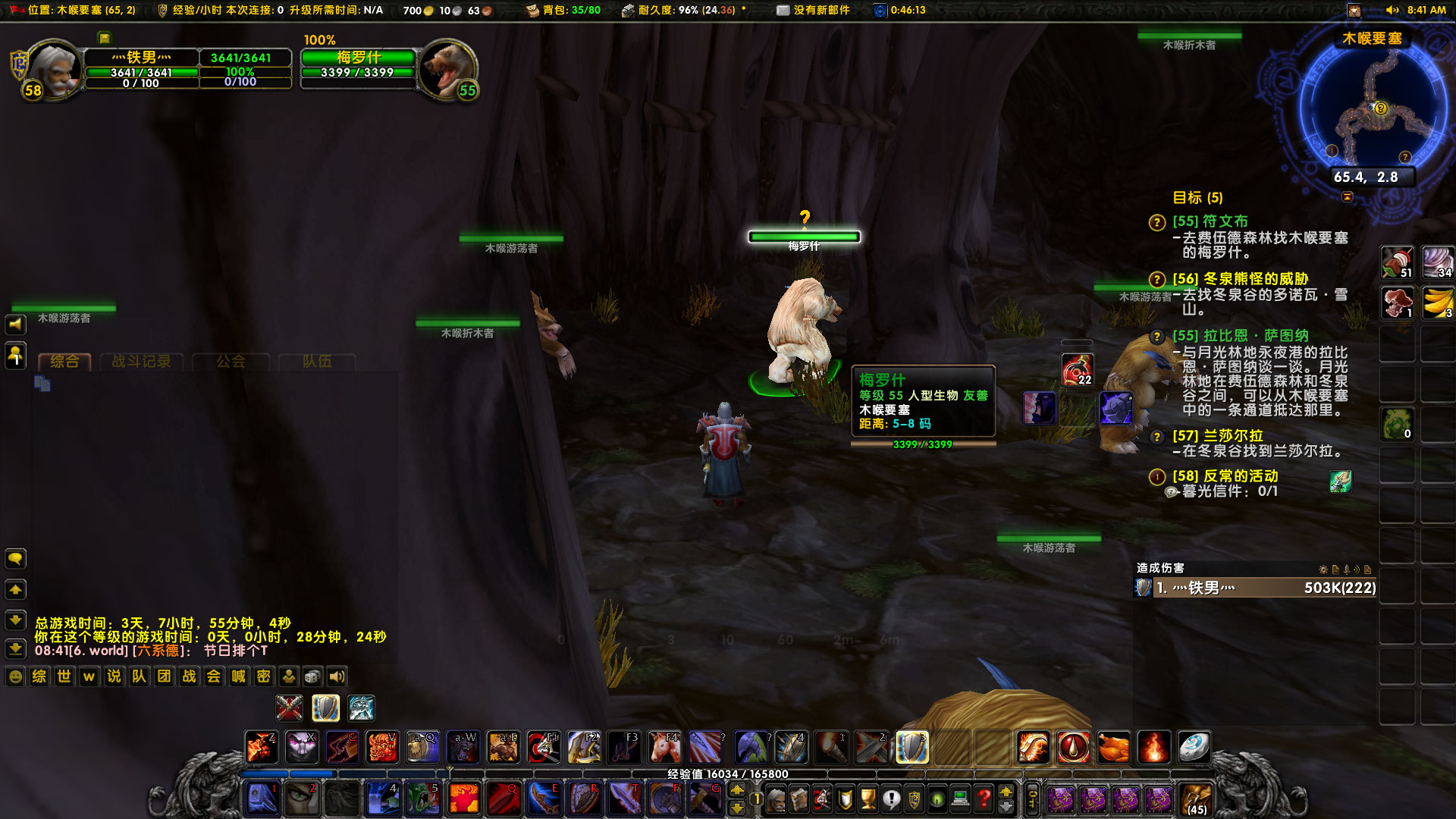
Task: Open damage meter settings gear icon
Action: tap(1323, 569)
